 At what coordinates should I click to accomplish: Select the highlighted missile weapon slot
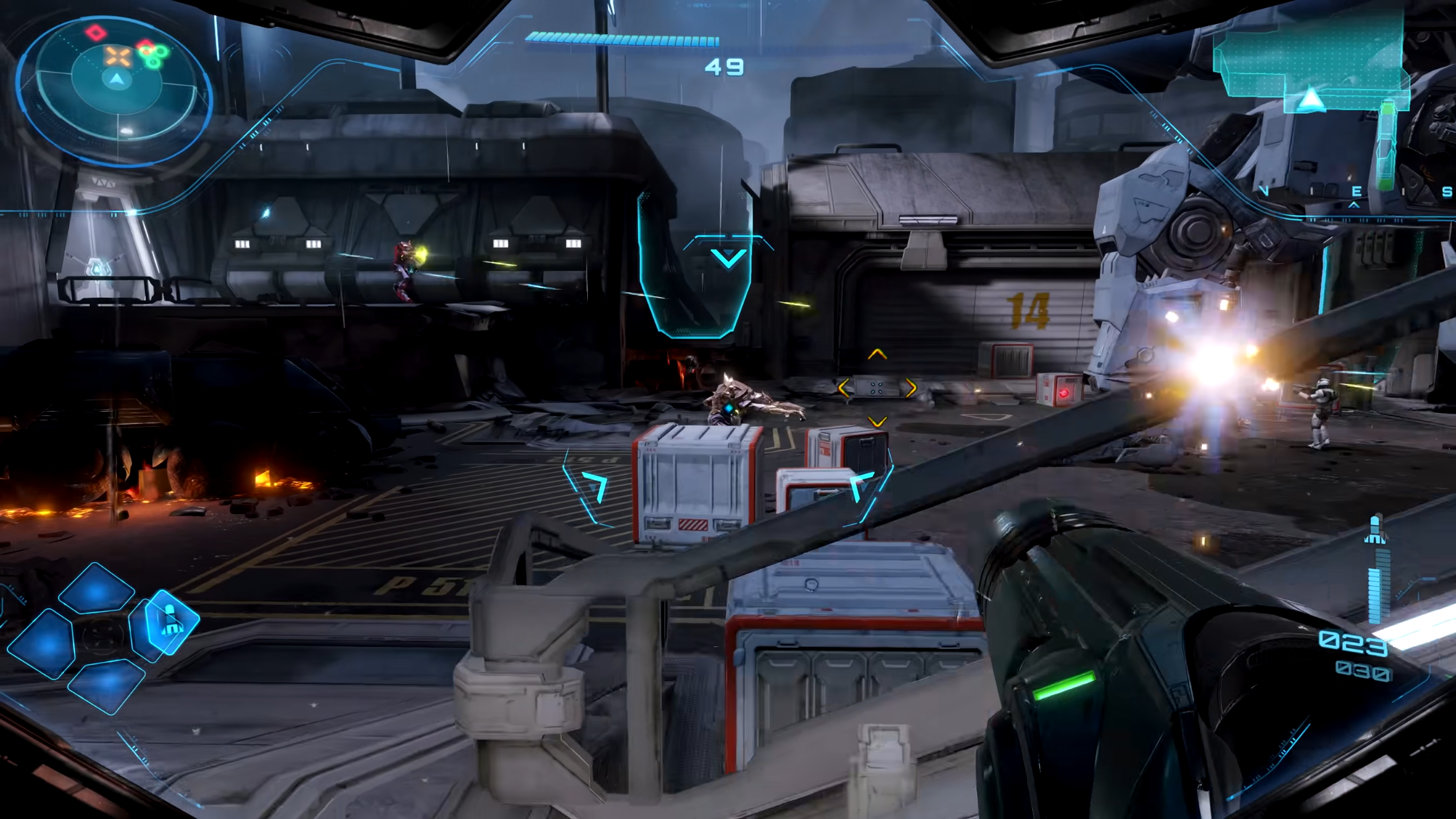point(170,621)
